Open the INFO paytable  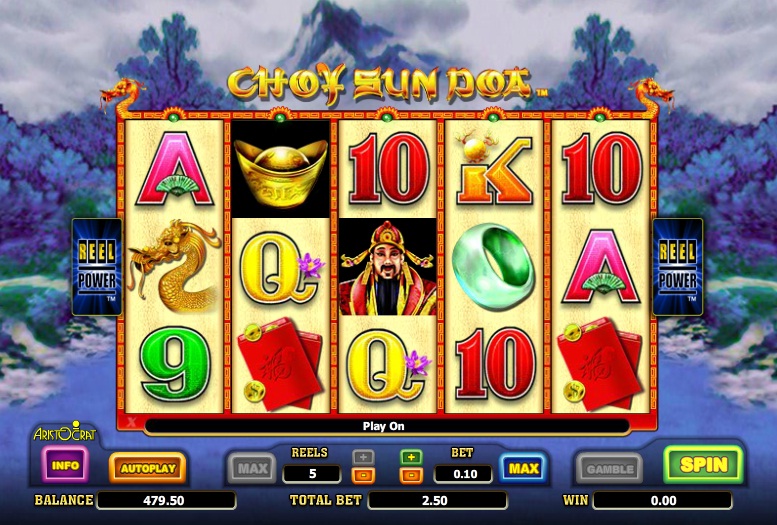tap(66, 465)
